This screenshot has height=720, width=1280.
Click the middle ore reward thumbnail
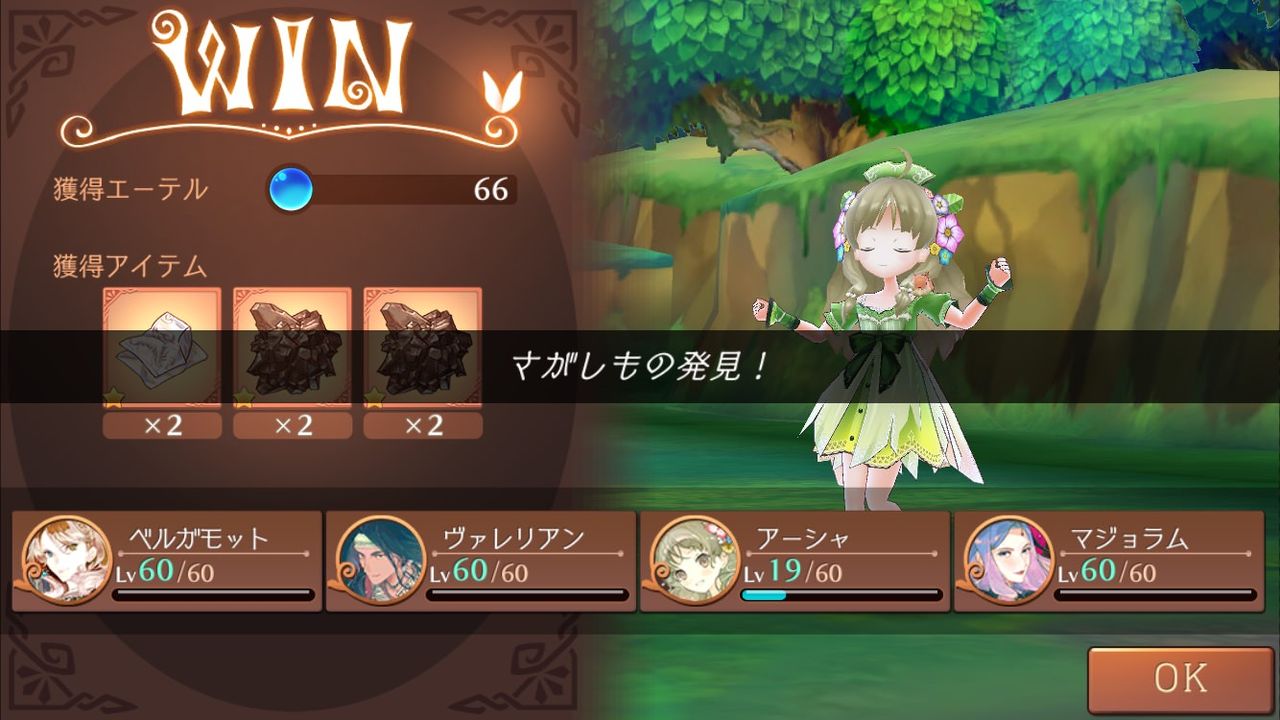click(x=289, y=345)
